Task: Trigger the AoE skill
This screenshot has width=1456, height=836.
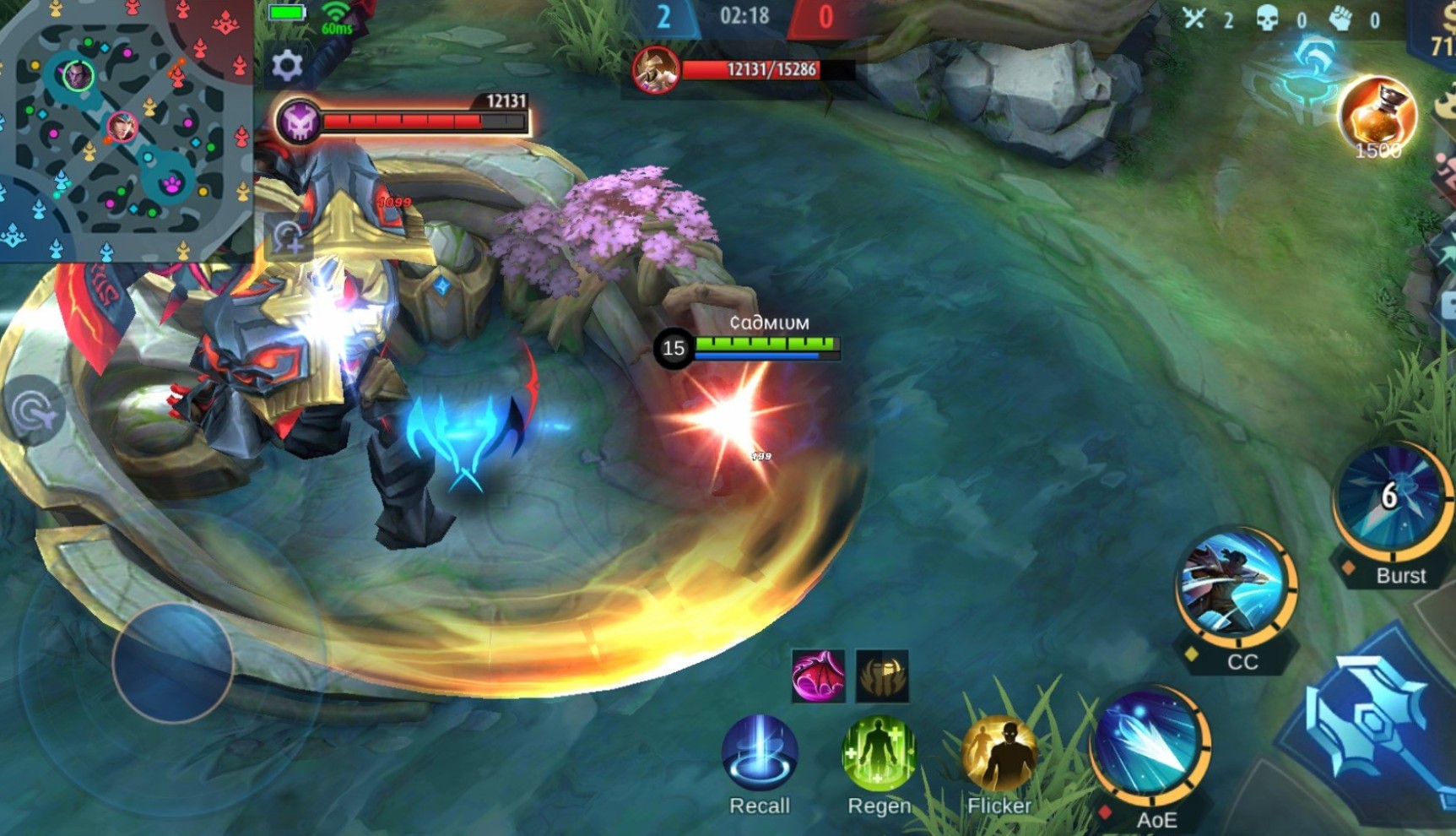Action: [x=1150, y=745]
